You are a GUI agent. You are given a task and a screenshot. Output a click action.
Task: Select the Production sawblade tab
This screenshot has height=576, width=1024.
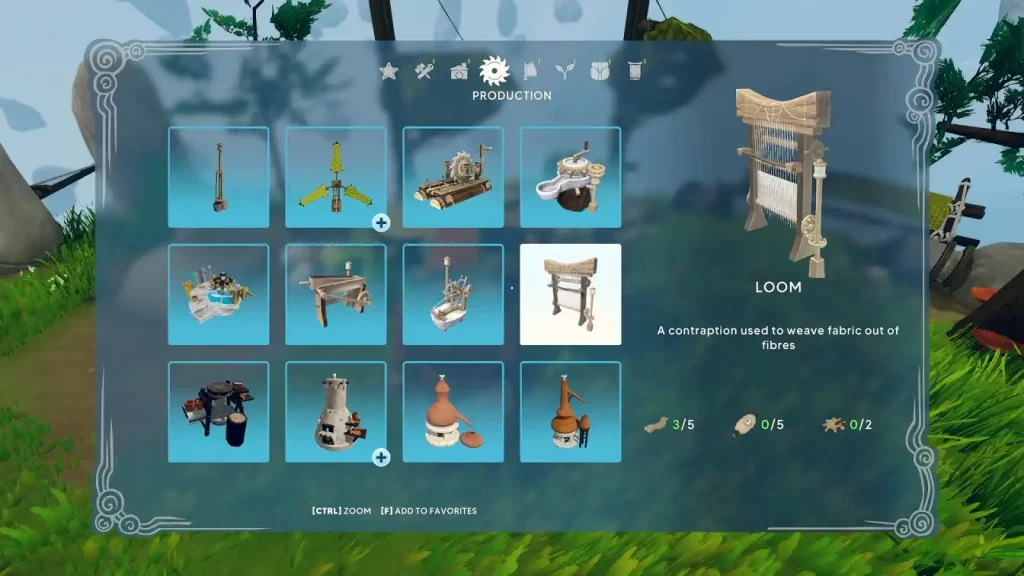(x=494, y=69)
